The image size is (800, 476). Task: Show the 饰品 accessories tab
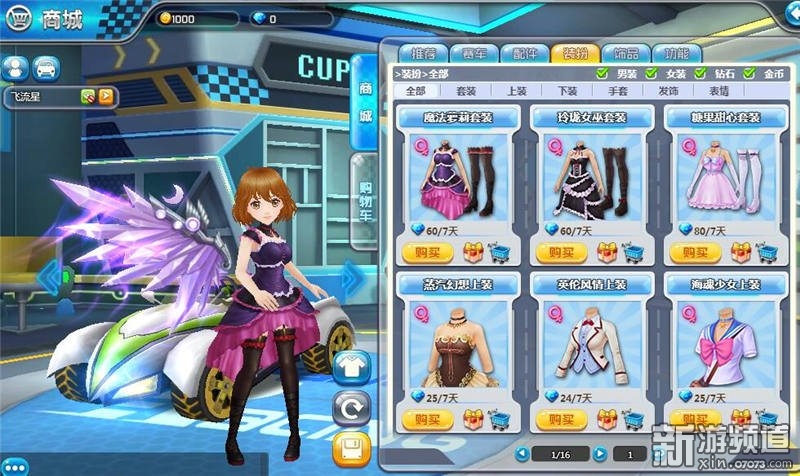tap(626, 53)
